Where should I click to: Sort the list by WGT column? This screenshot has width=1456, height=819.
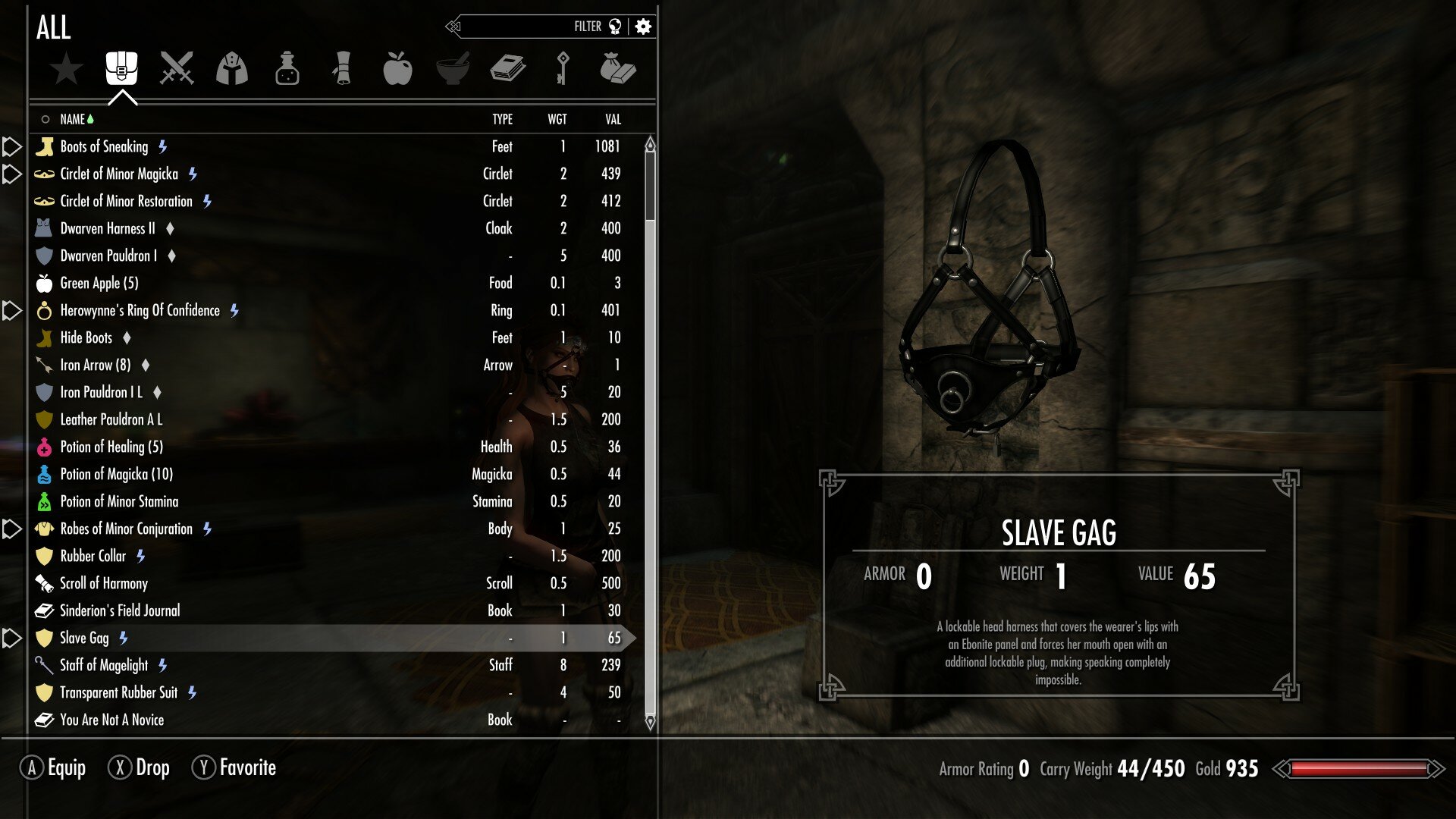pyautogui.click(x=557, y=119)
